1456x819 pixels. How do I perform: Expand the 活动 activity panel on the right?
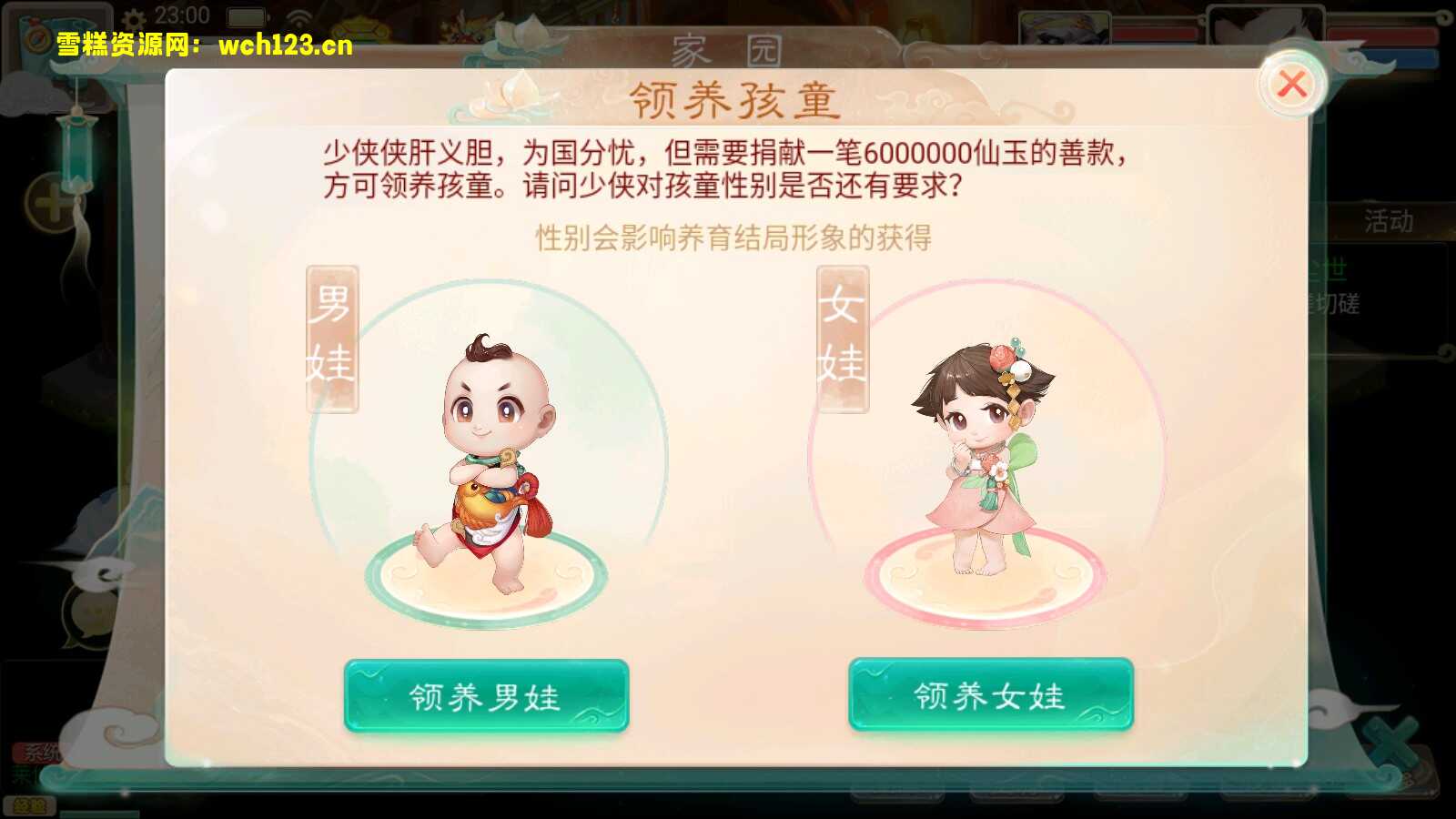(x=1388, y=218)
